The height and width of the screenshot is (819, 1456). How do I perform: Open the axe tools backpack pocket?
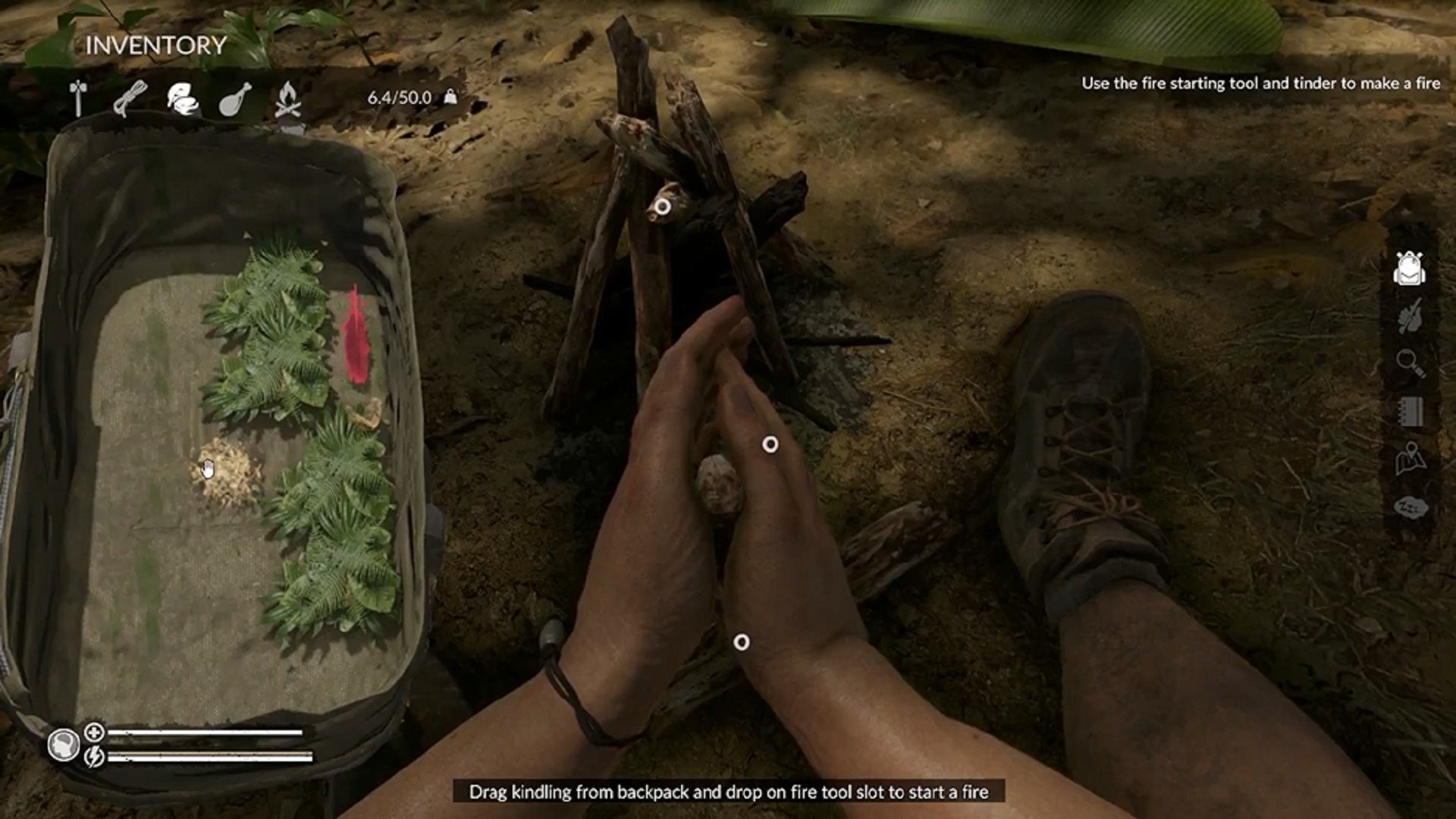[x=78, y=99]
